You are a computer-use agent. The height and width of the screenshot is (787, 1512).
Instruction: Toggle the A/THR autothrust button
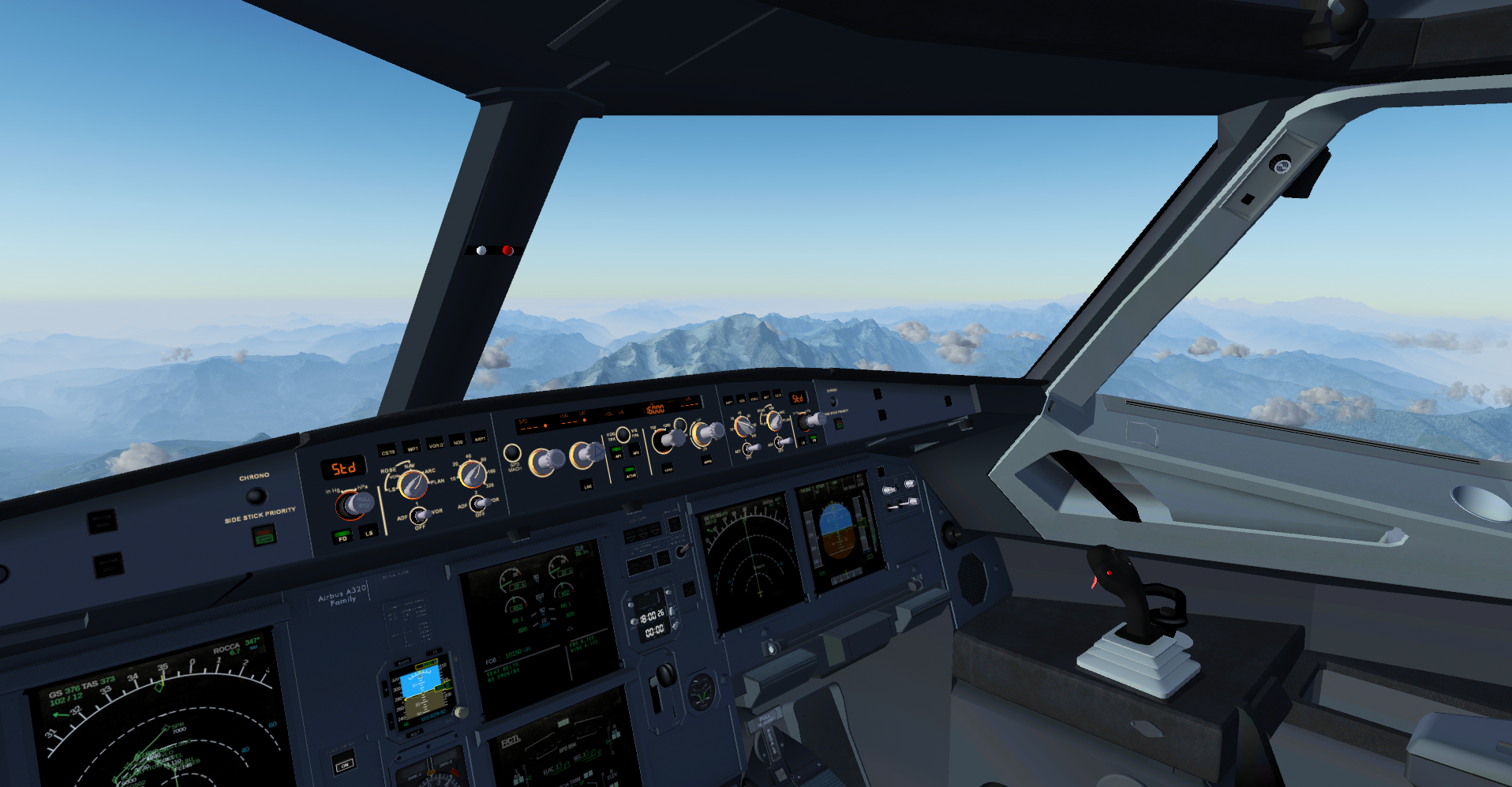click(631, 474)
